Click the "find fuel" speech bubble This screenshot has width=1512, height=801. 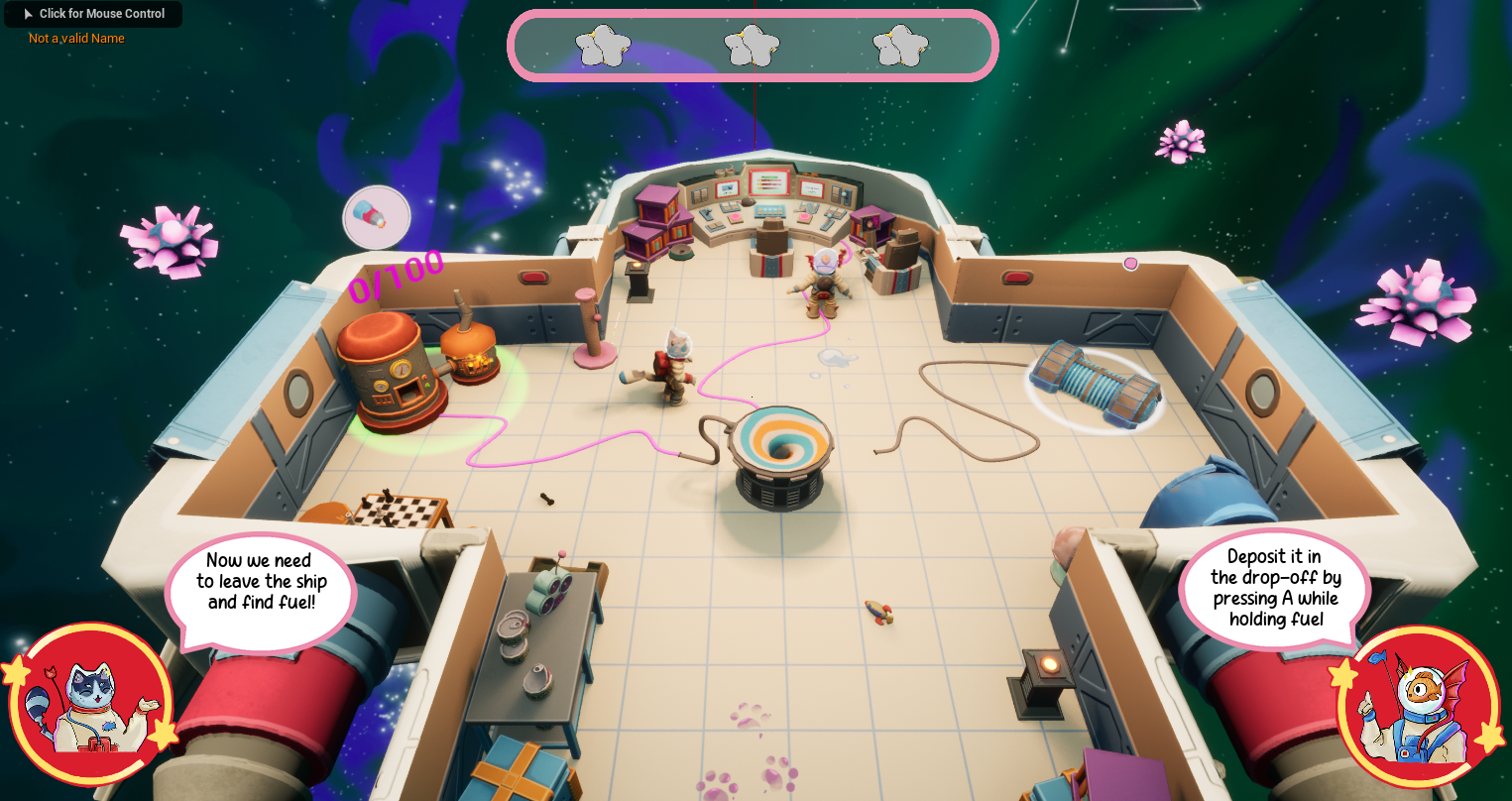261,583
